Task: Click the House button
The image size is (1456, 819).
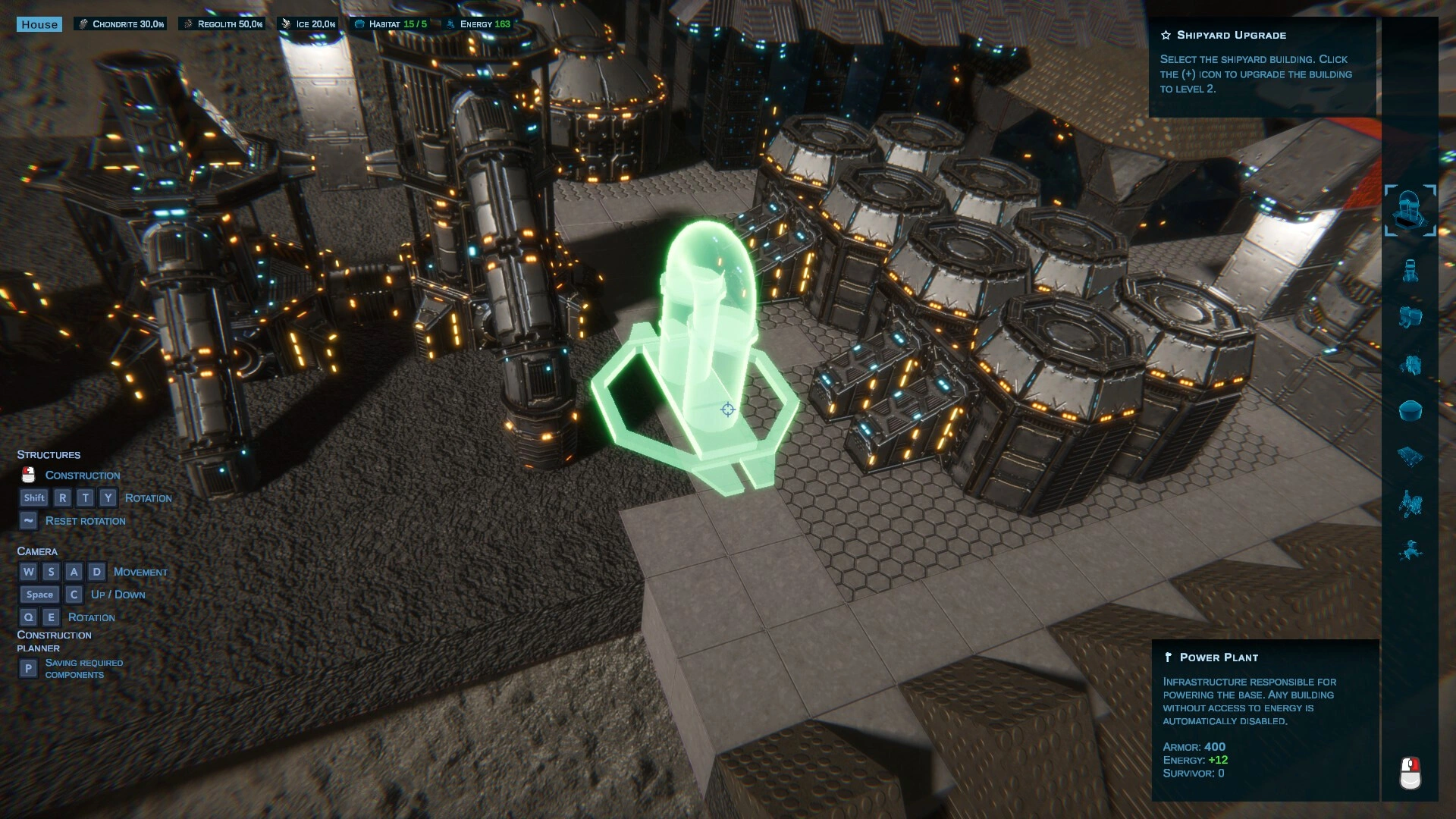Action: 39,24
